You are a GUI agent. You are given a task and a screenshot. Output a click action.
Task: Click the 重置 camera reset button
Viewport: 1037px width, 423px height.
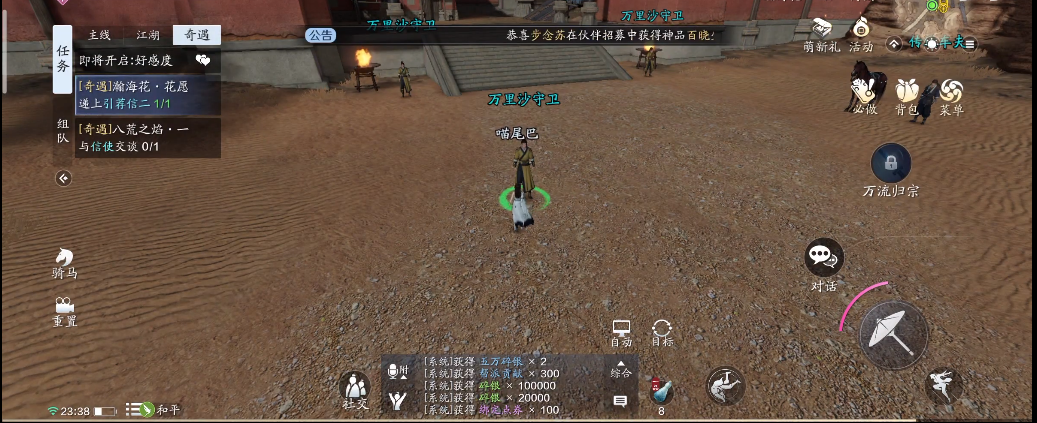(x=65, y=311)
